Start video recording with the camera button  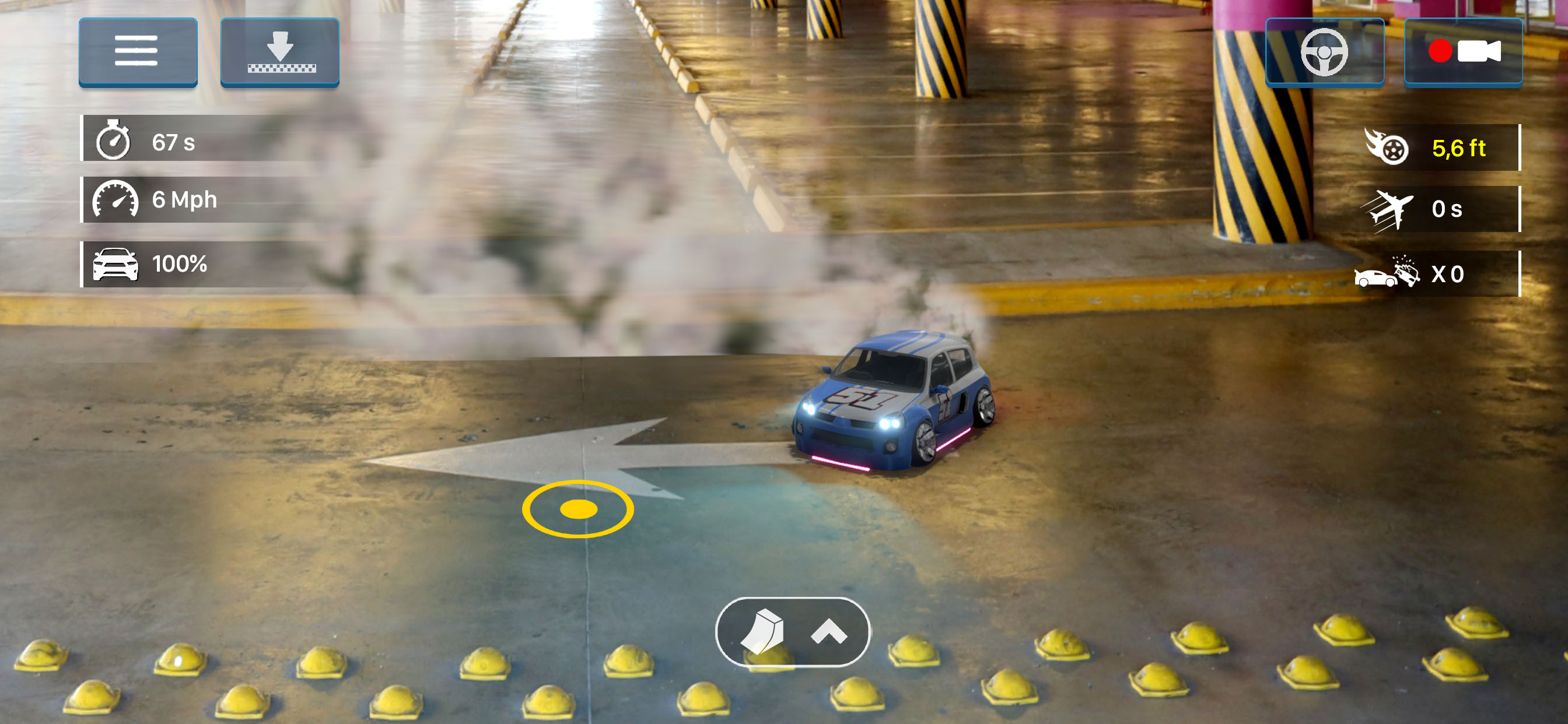(1464, 52)
